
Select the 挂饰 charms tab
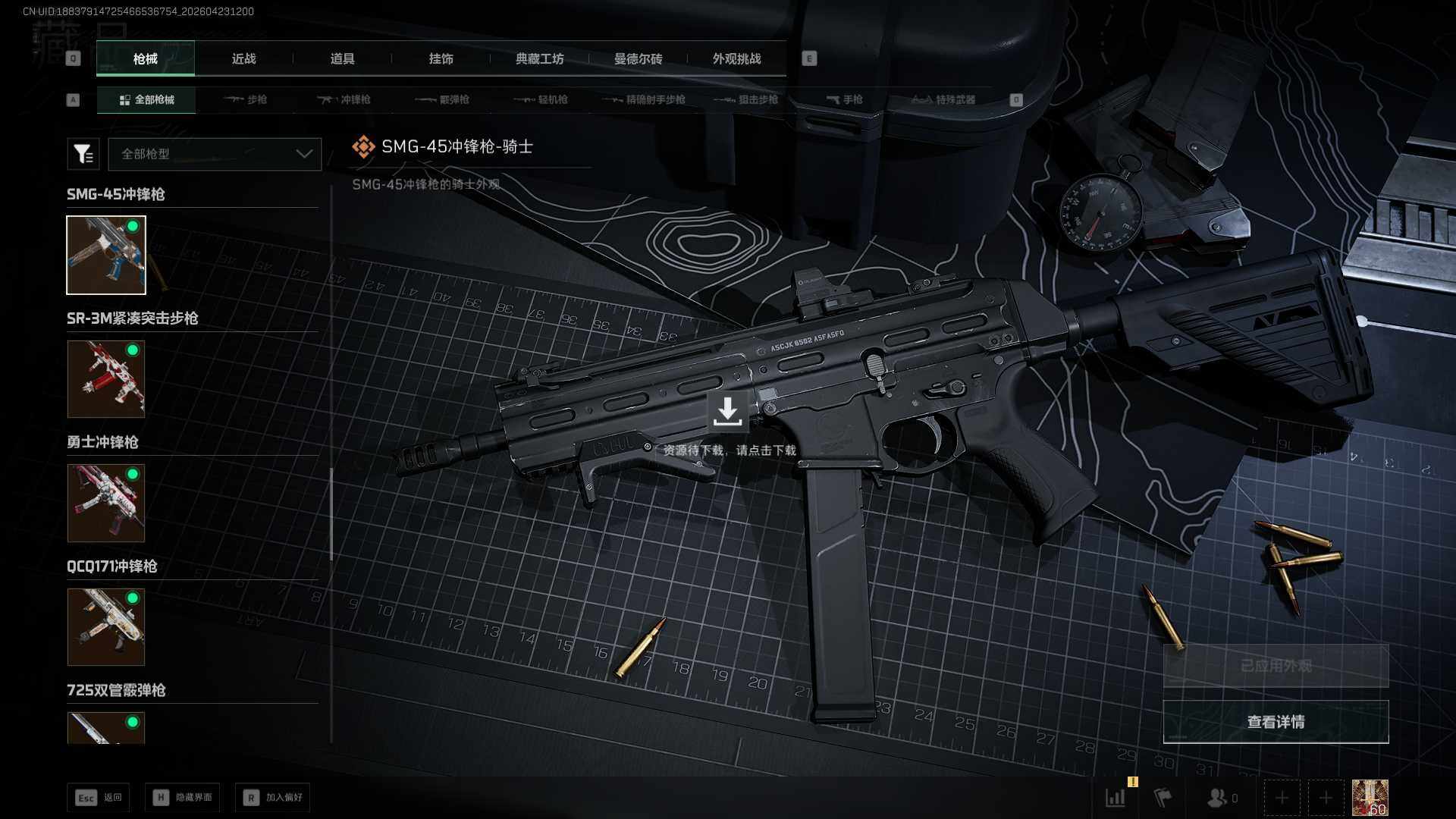[x=441, y=59]
